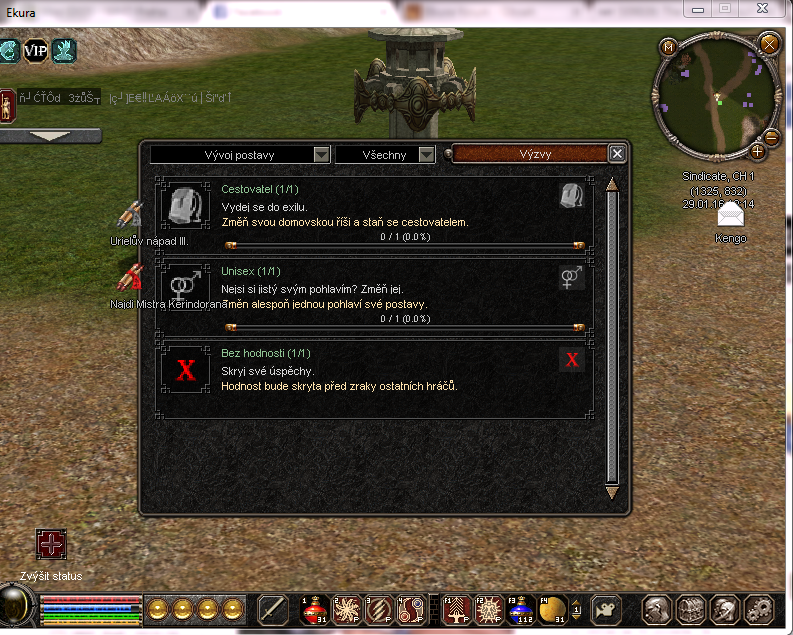
Task: Click the VIP badge icon
Action: point(36,50)
